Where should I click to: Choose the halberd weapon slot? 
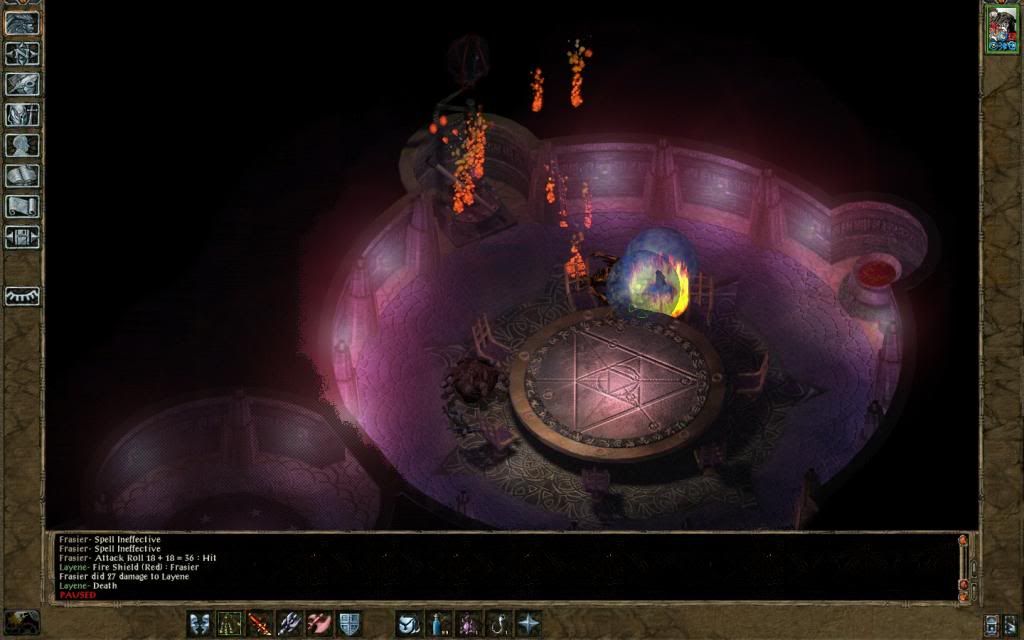(x=290, y=623)
